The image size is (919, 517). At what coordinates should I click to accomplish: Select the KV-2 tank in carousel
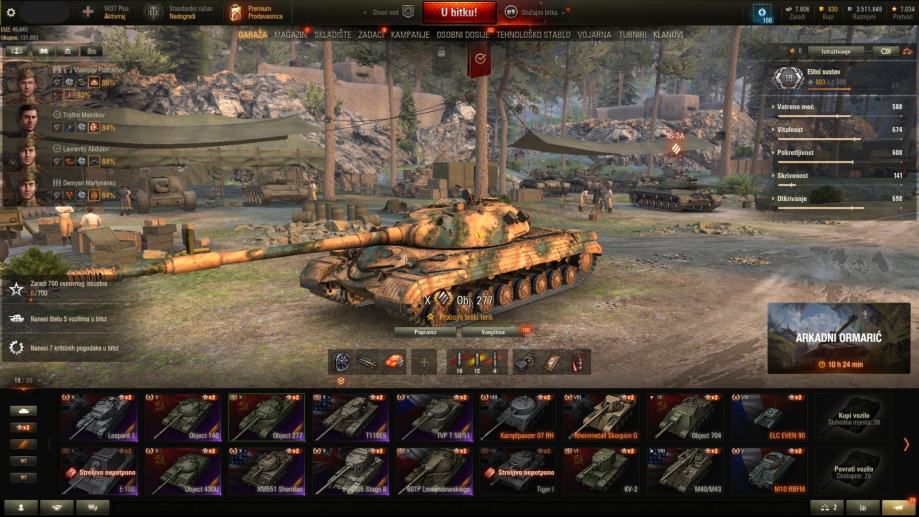coord(604,469)
